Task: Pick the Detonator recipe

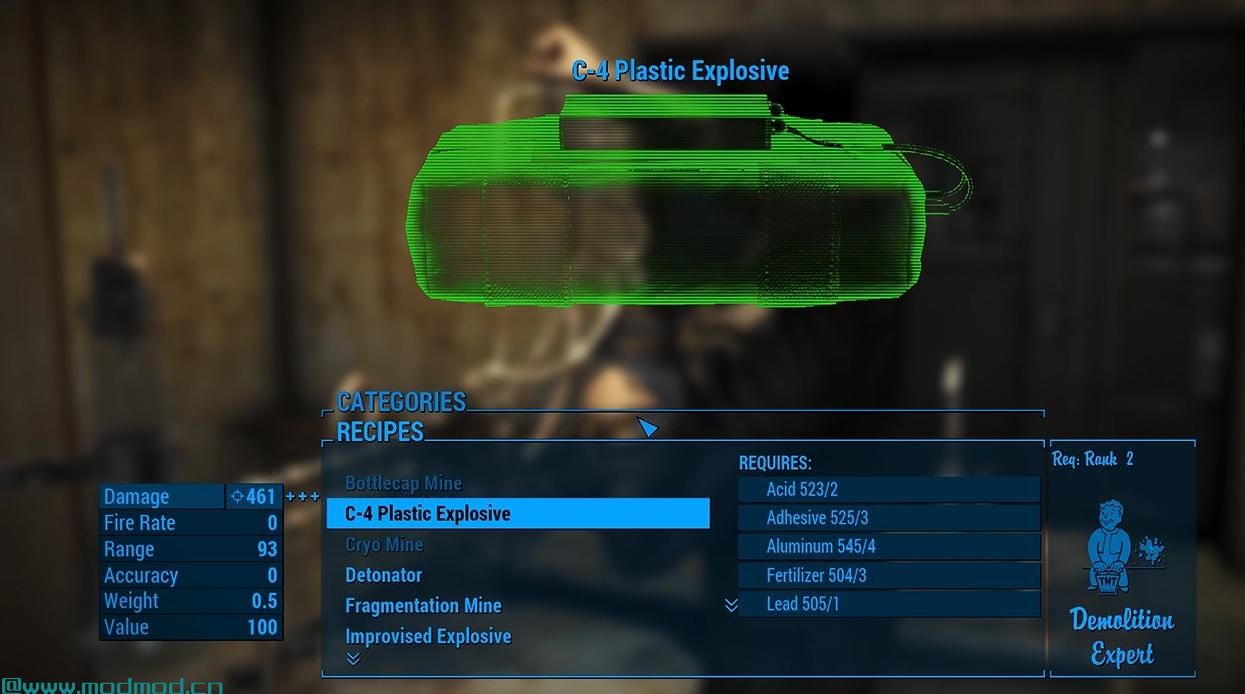Action: coord(384,575)
